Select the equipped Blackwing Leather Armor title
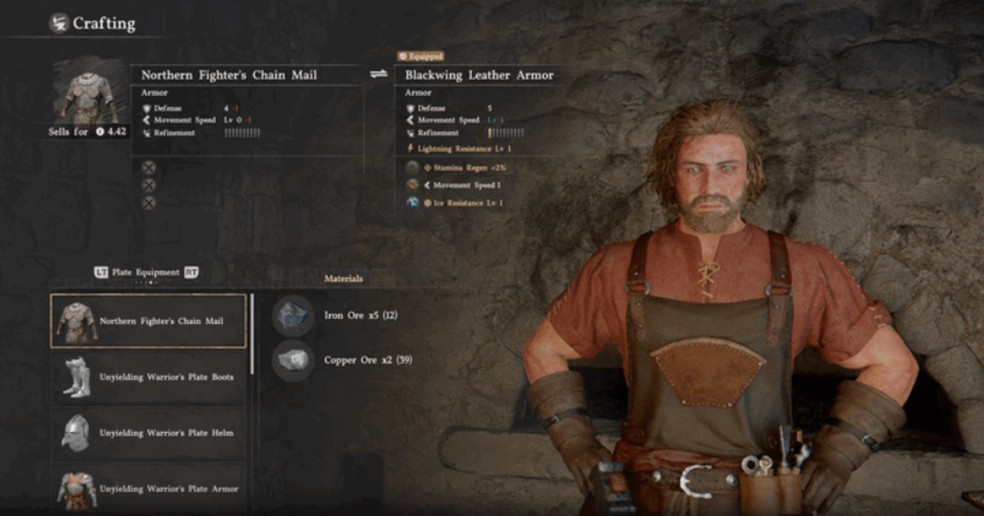Viewport: 984px width, 516px height. point(479,75)
